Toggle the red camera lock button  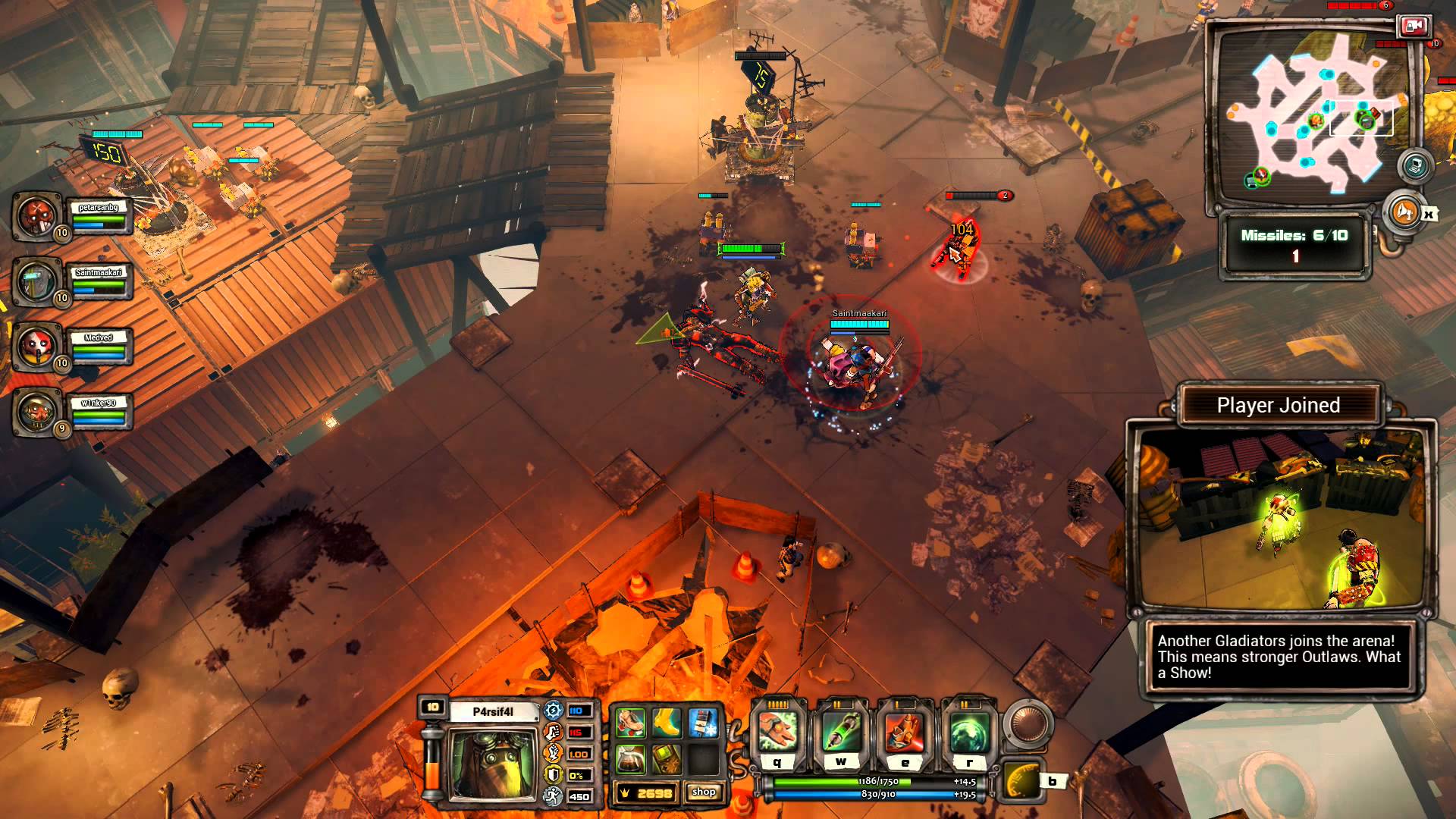[x=1413, y=27]
